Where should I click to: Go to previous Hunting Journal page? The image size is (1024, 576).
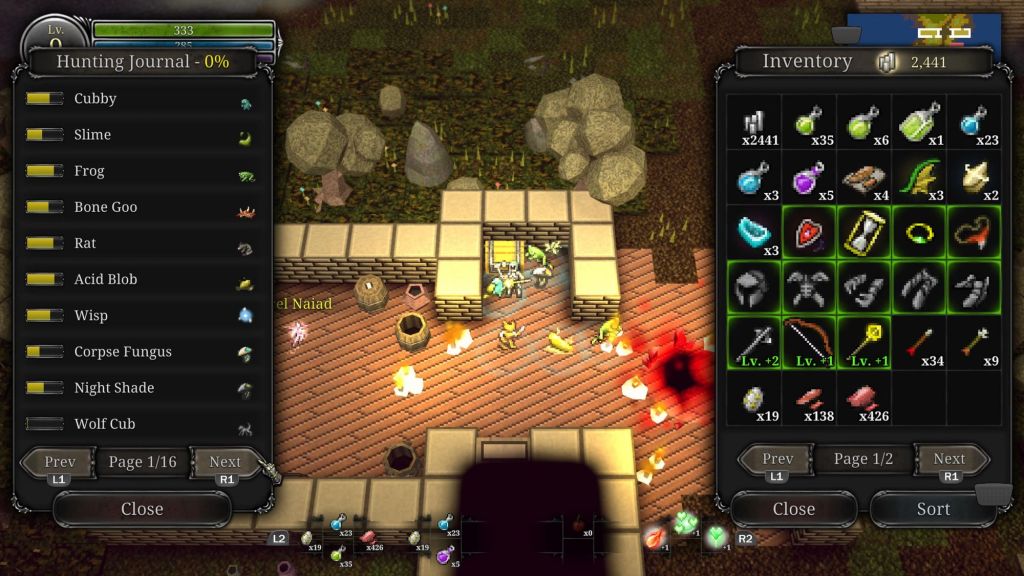coord(60,462)
